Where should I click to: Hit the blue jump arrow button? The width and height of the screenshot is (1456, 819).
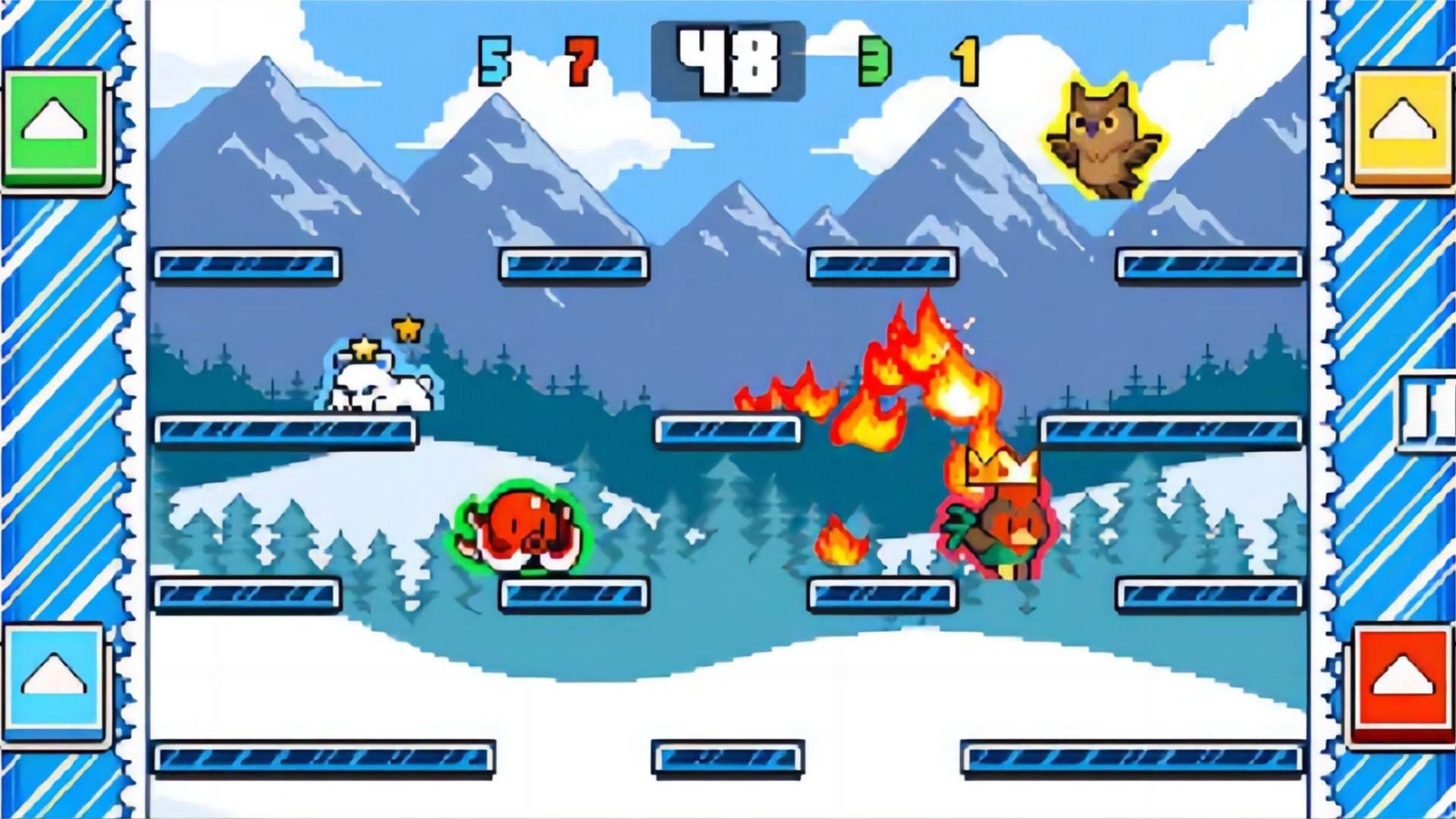53,679
